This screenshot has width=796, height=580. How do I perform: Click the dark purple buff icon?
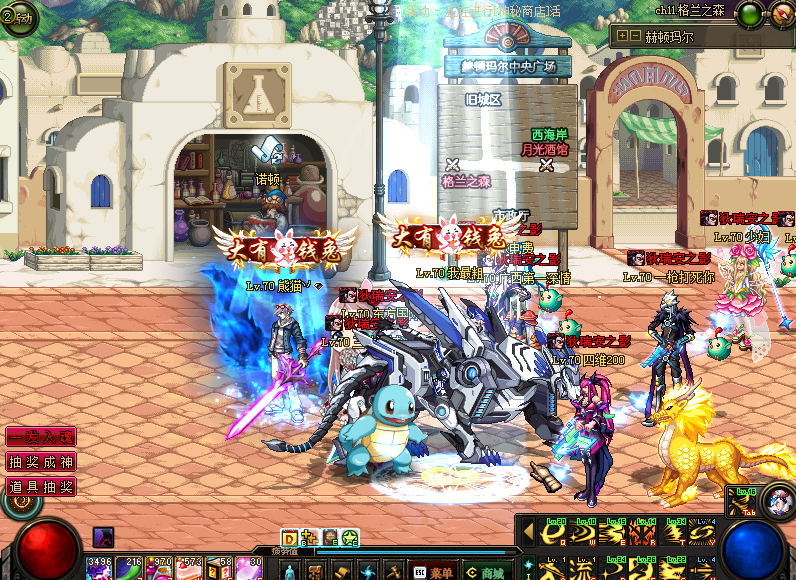[103, 537]
